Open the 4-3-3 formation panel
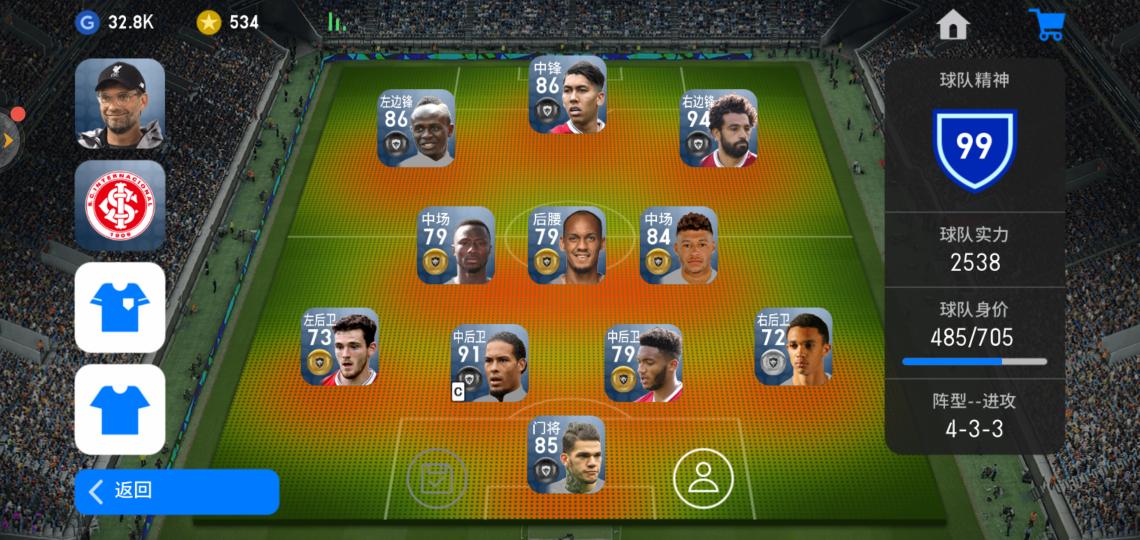 pos(974,415)
